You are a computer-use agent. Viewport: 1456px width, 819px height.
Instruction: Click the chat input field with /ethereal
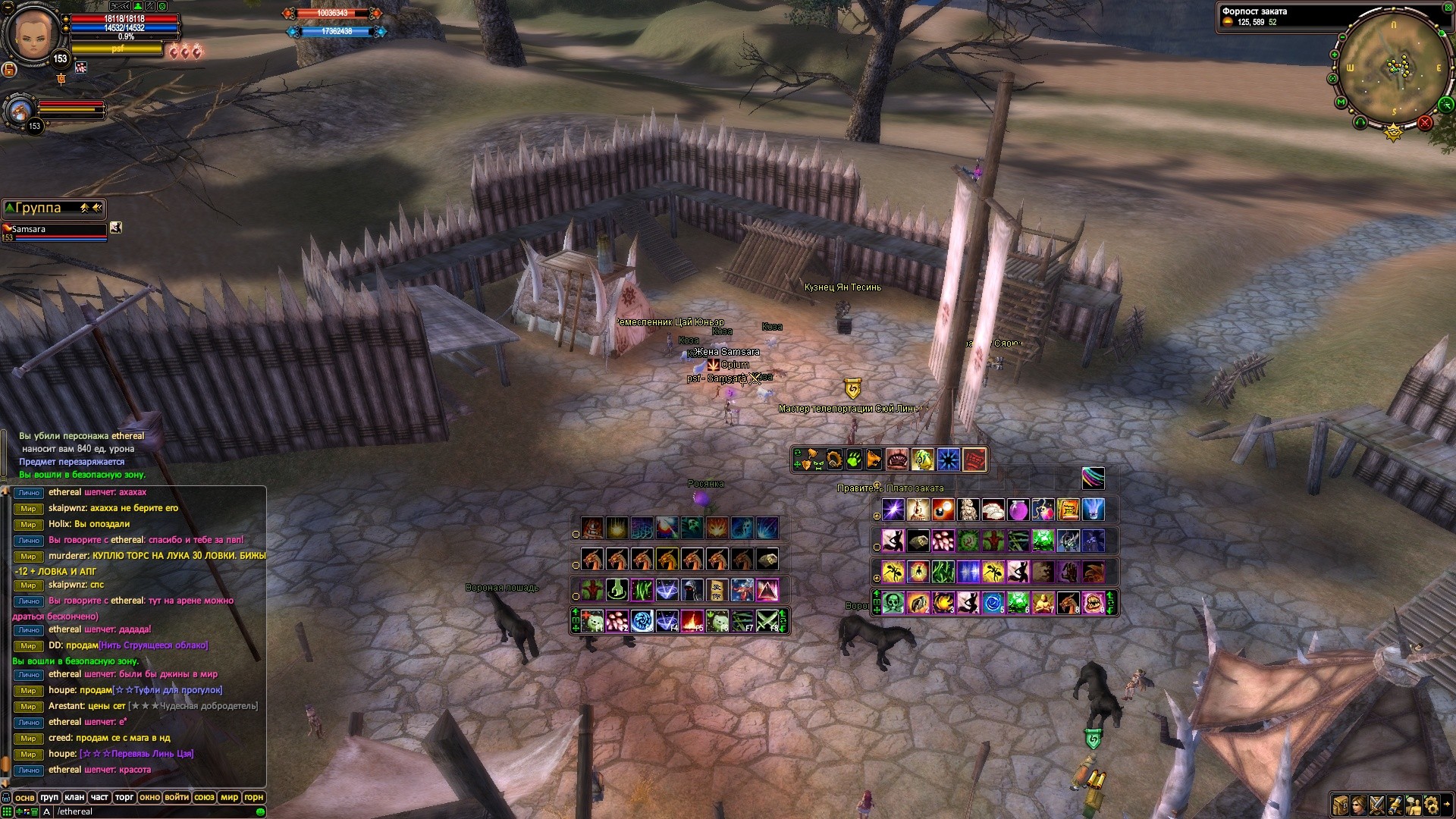click(x=152, y=811)
